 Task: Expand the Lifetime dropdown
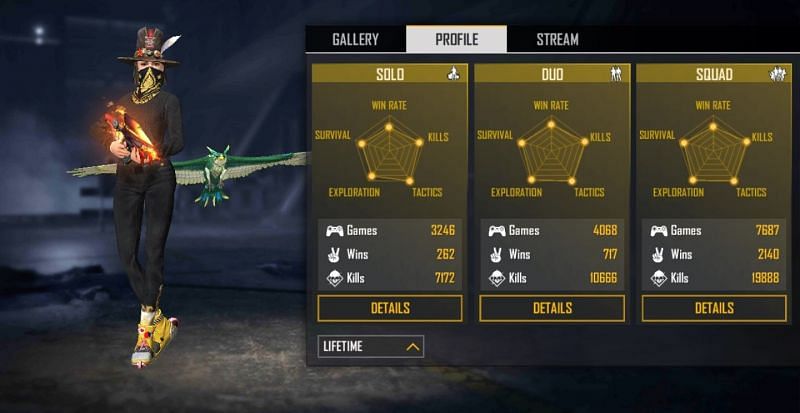click(371, 347)
